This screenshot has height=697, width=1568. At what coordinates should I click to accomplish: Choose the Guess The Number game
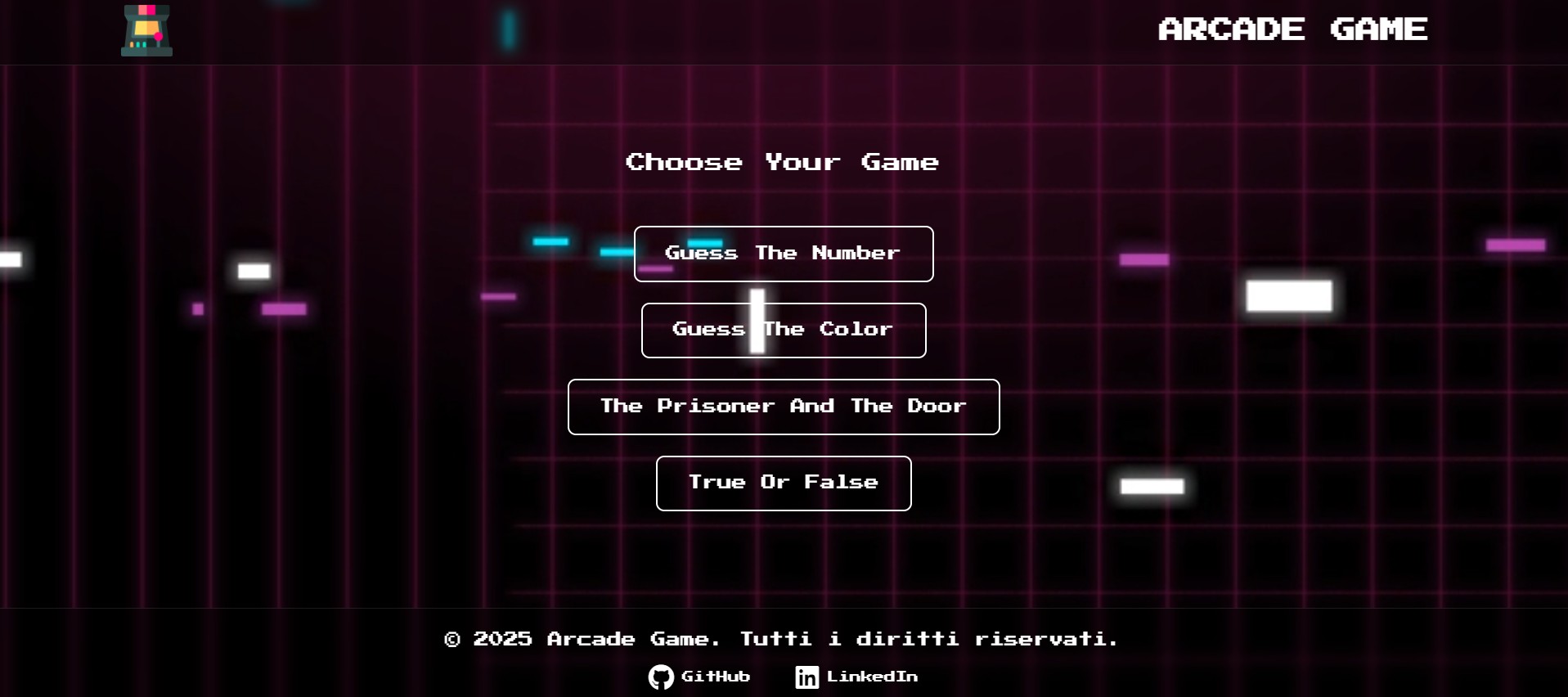pos(783,254)
